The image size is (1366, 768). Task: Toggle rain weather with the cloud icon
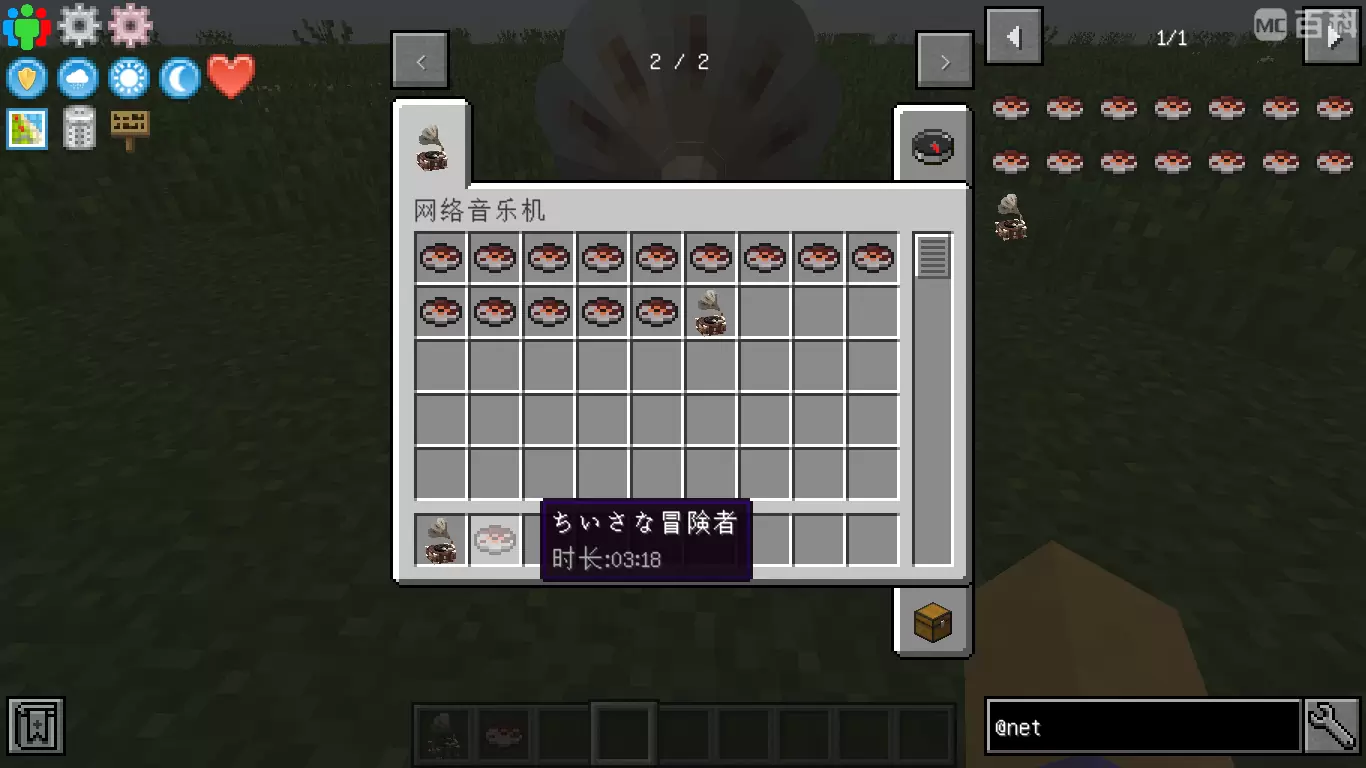(x=77, y=78)
